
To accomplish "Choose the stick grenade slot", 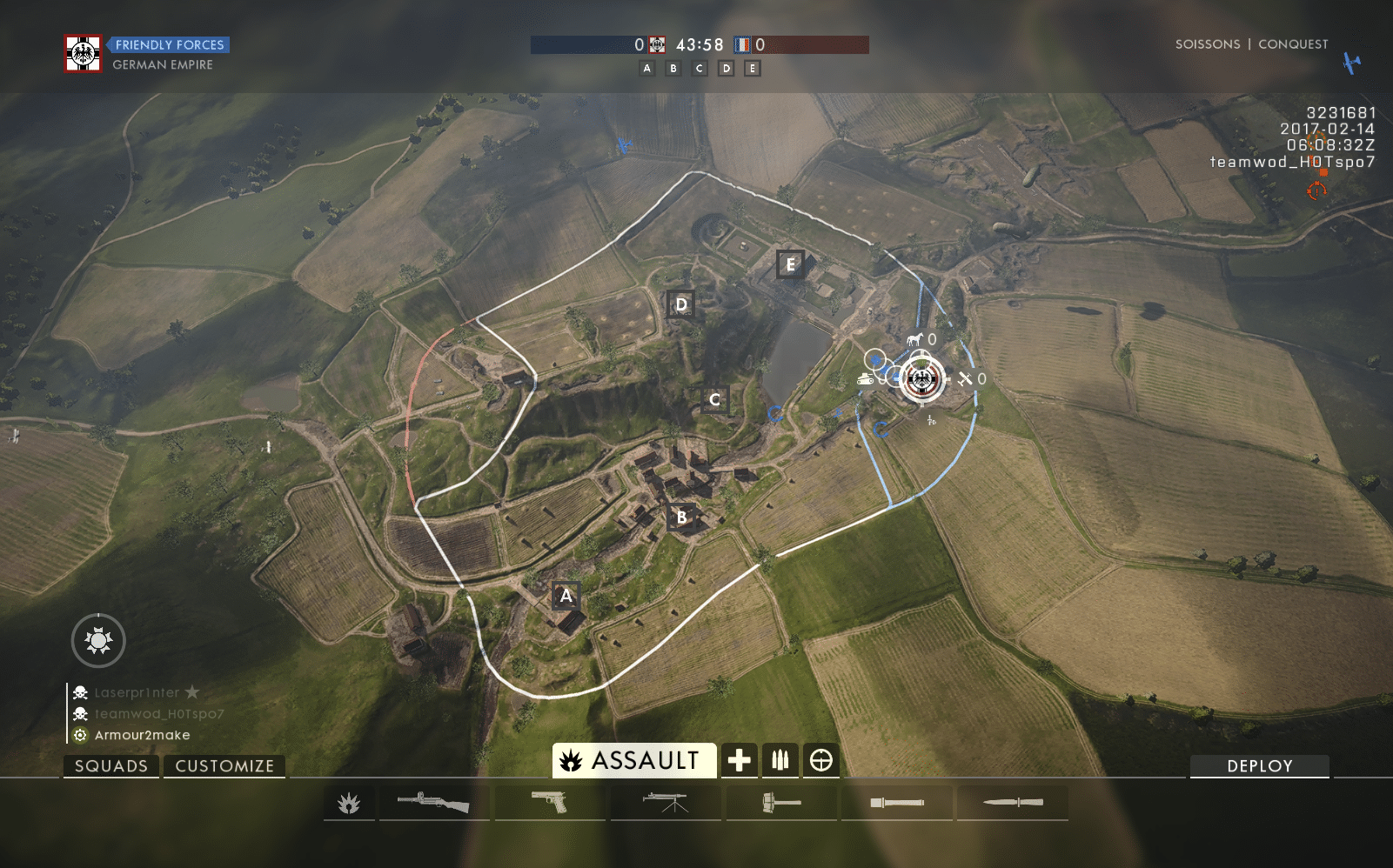I will [897, 803].
